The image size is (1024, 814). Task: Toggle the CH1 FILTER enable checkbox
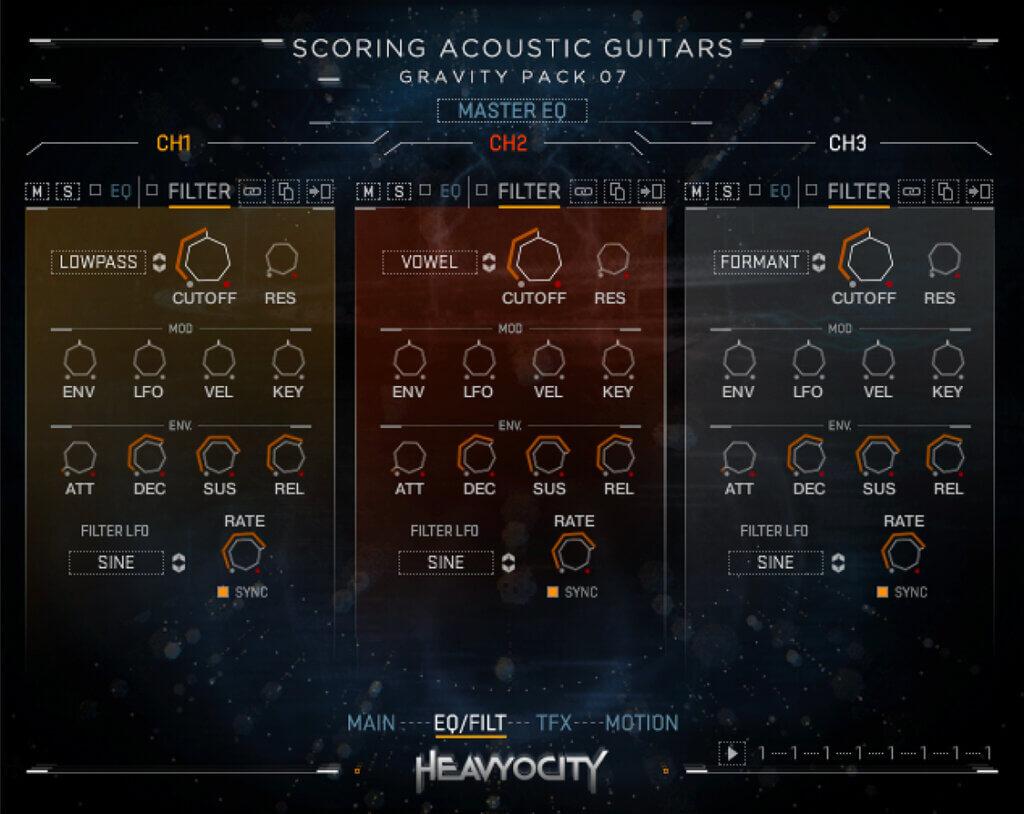(152, 189)
